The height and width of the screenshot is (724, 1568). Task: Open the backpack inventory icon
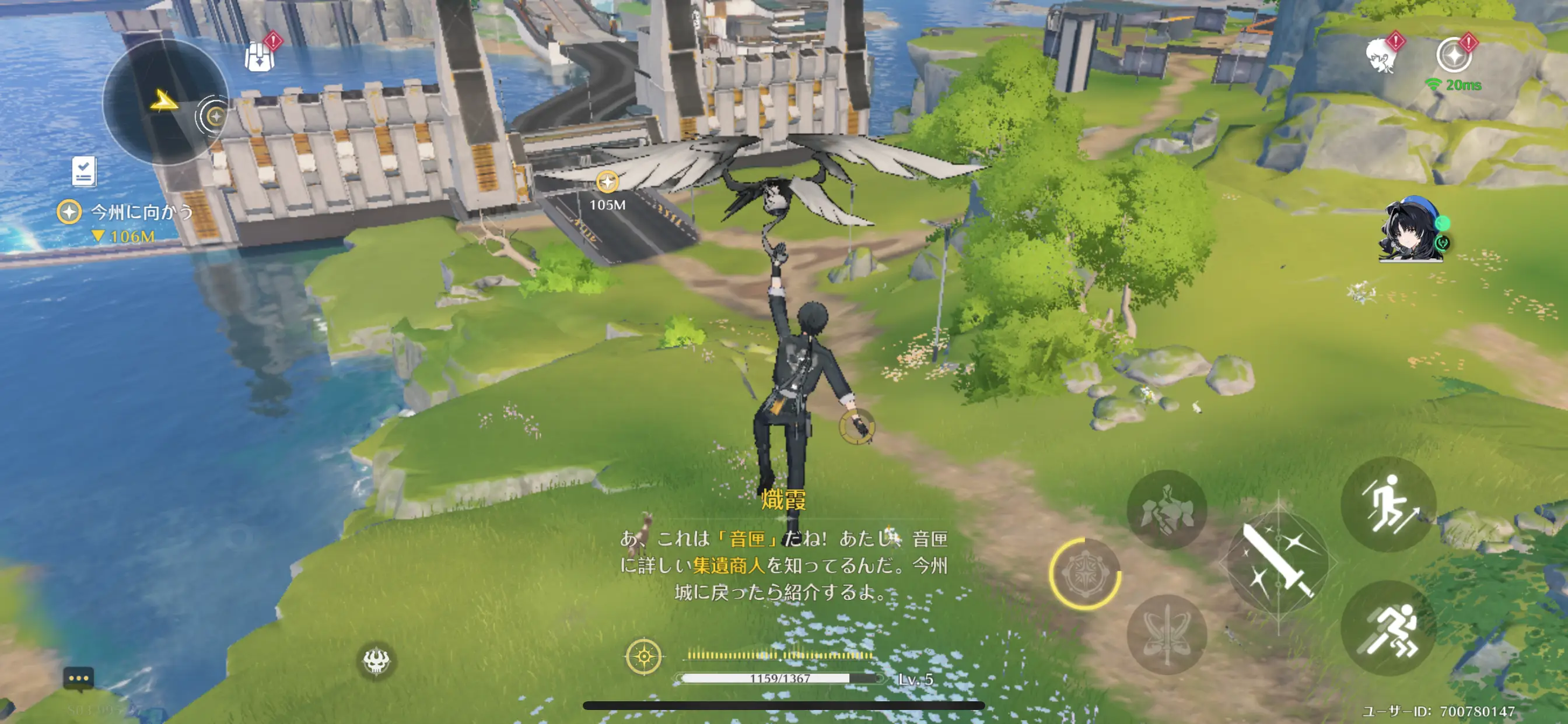[260, 57]
